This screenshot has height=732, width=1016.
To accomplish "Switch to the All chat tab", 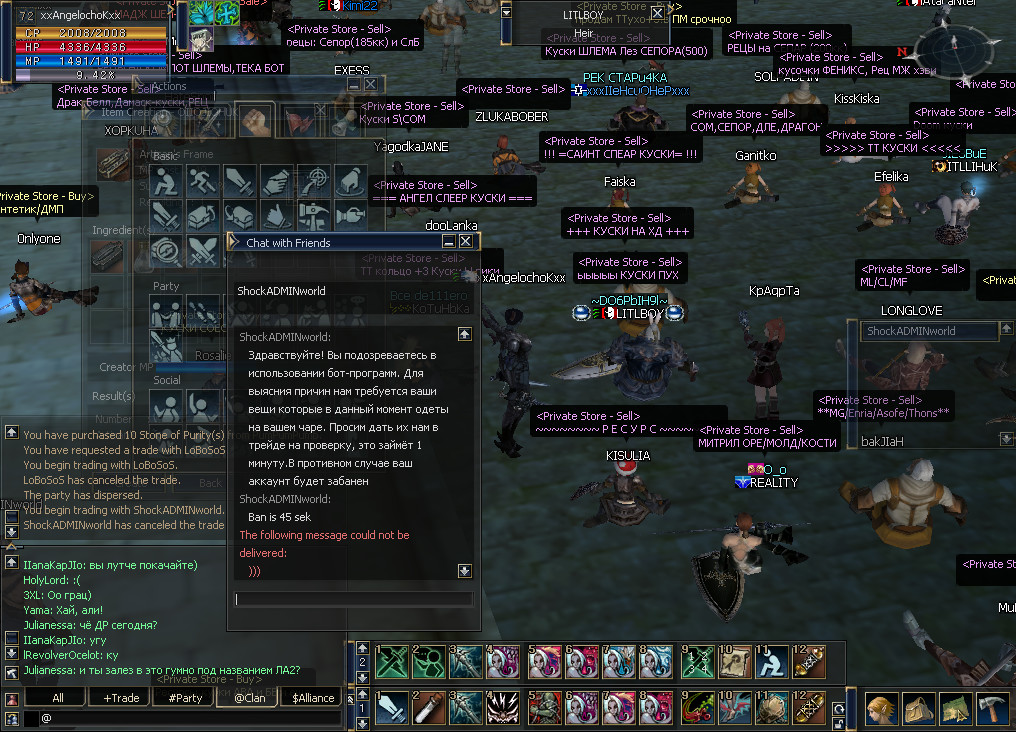I will click(57, 698).
